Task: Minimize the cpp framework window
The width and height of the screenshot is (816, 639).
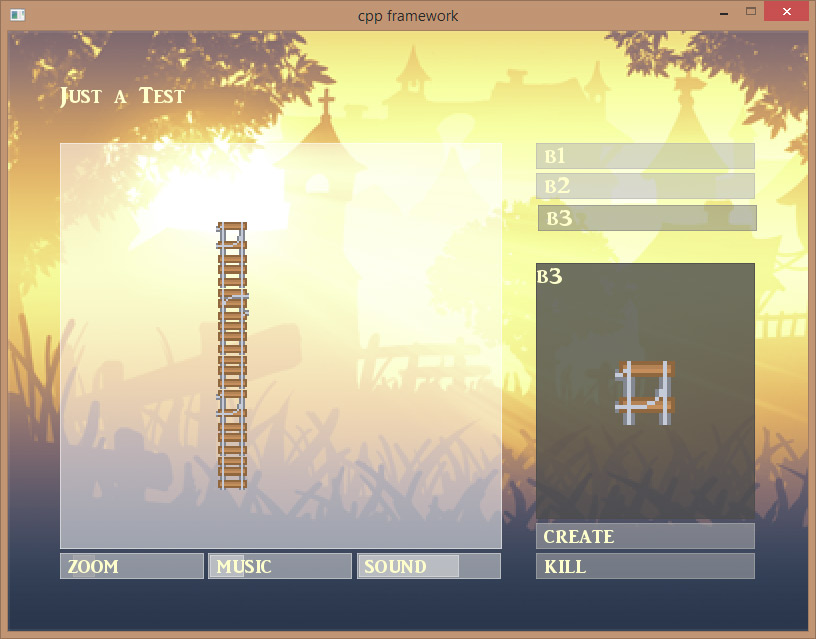Action: click(722, 12)
